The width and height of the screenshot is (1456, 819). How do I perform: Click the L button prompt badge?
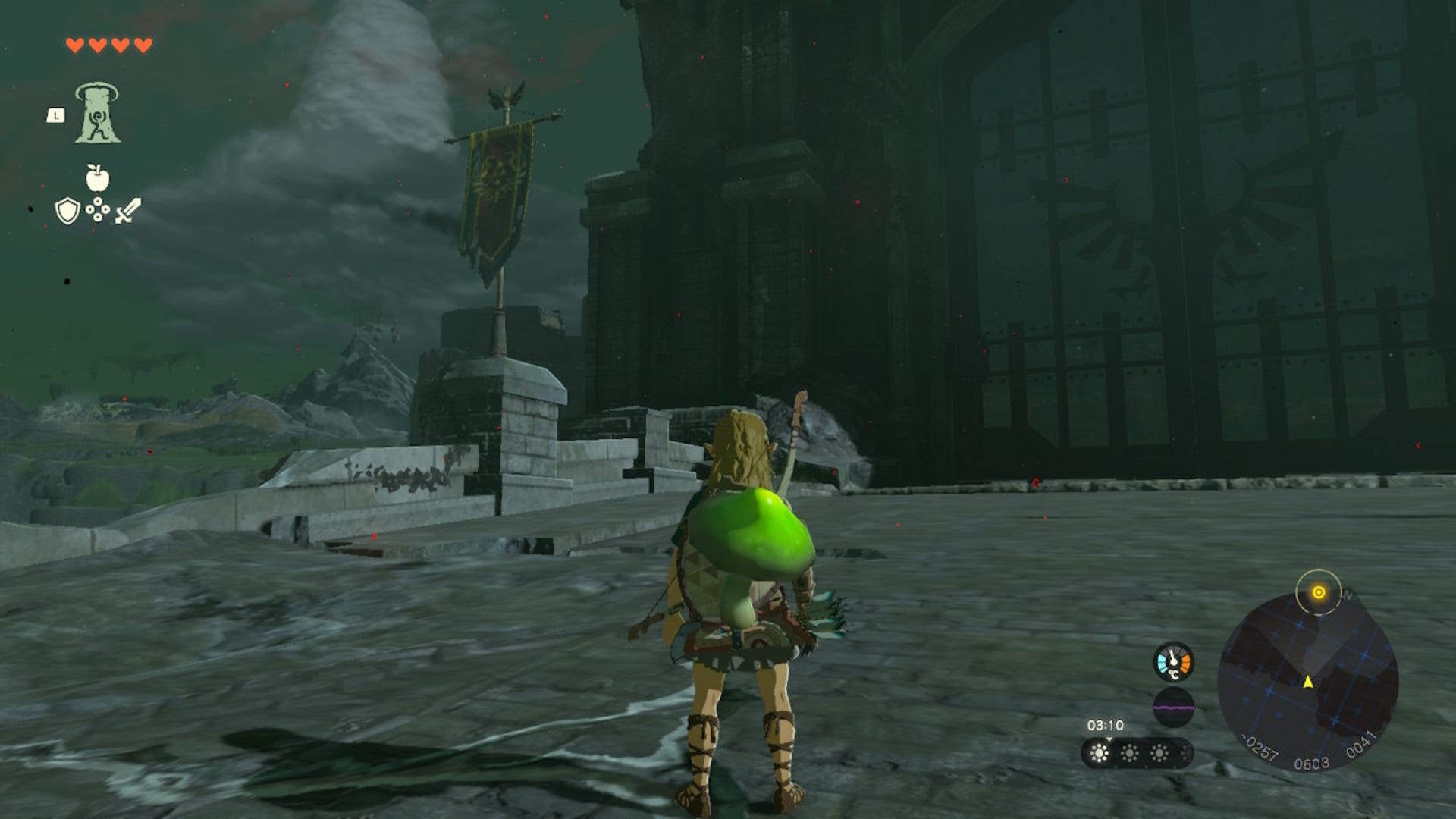tap(55, 115)
